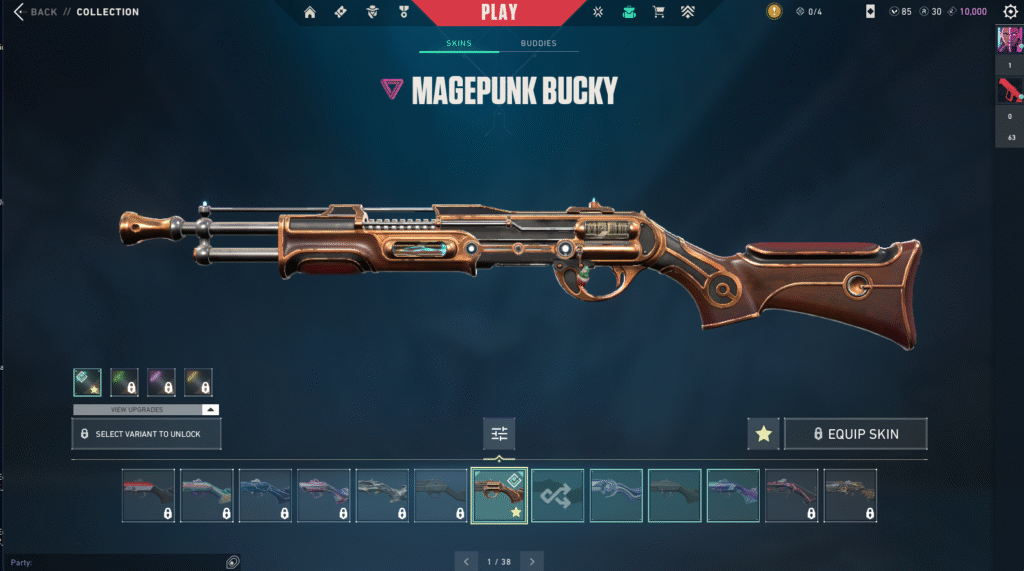1024x571 pixels.
Task: Open the settings gear icon
Action: pyautogui.click(x=1010, y=12)
